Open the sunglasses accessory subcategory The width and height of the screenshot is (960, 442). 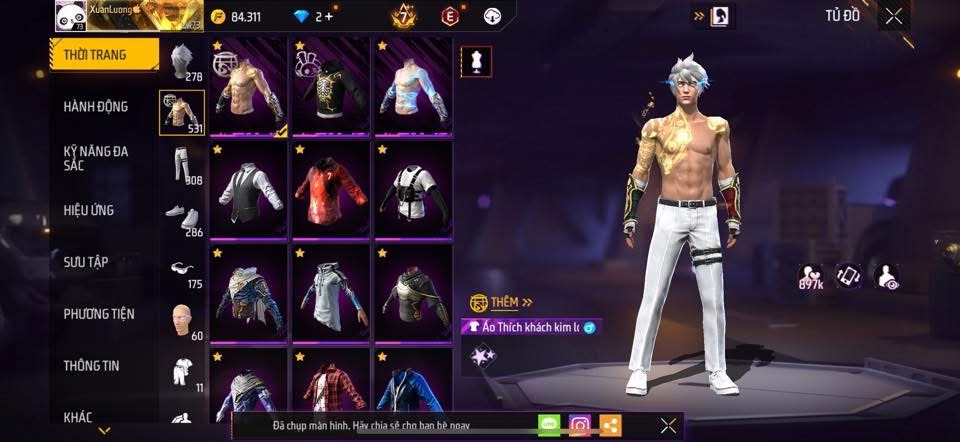click(181, 267)
